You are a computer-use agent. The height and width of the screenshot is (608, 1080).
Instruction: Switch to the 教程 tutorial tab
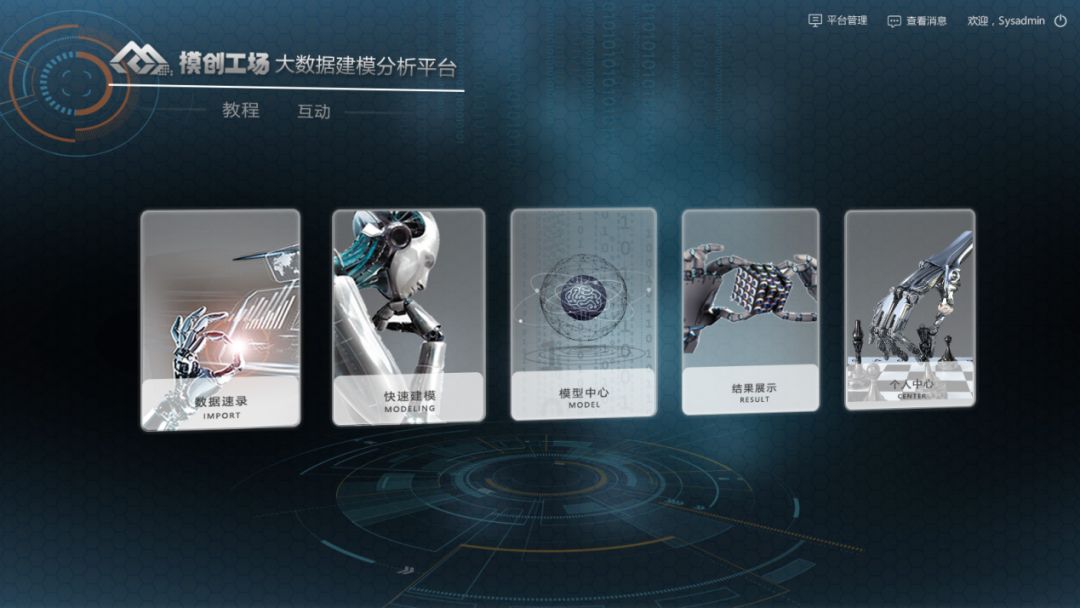pyautogui.click(x=241, y=110)
